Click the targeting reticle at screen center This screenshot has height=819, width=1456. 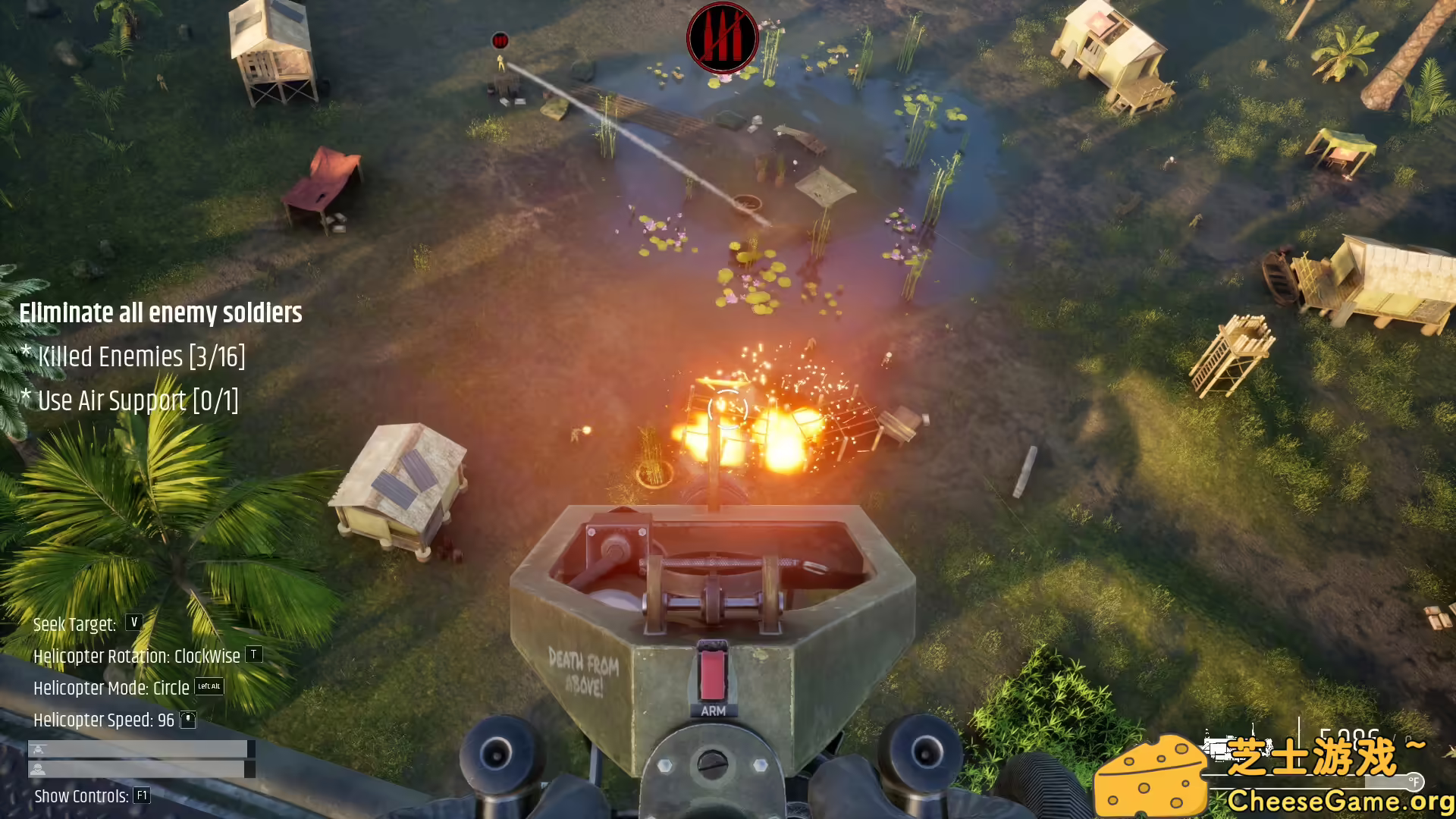tap(728, 409)
